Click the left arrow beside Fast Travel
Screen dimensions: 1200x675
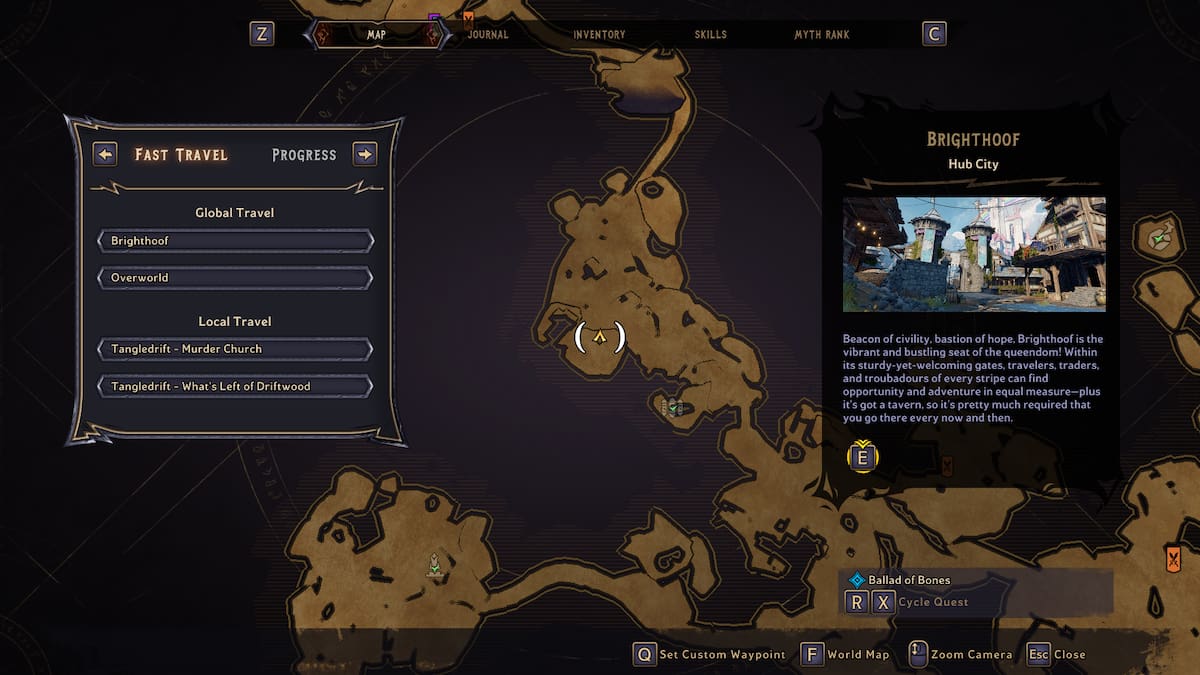tap(105, 154)
